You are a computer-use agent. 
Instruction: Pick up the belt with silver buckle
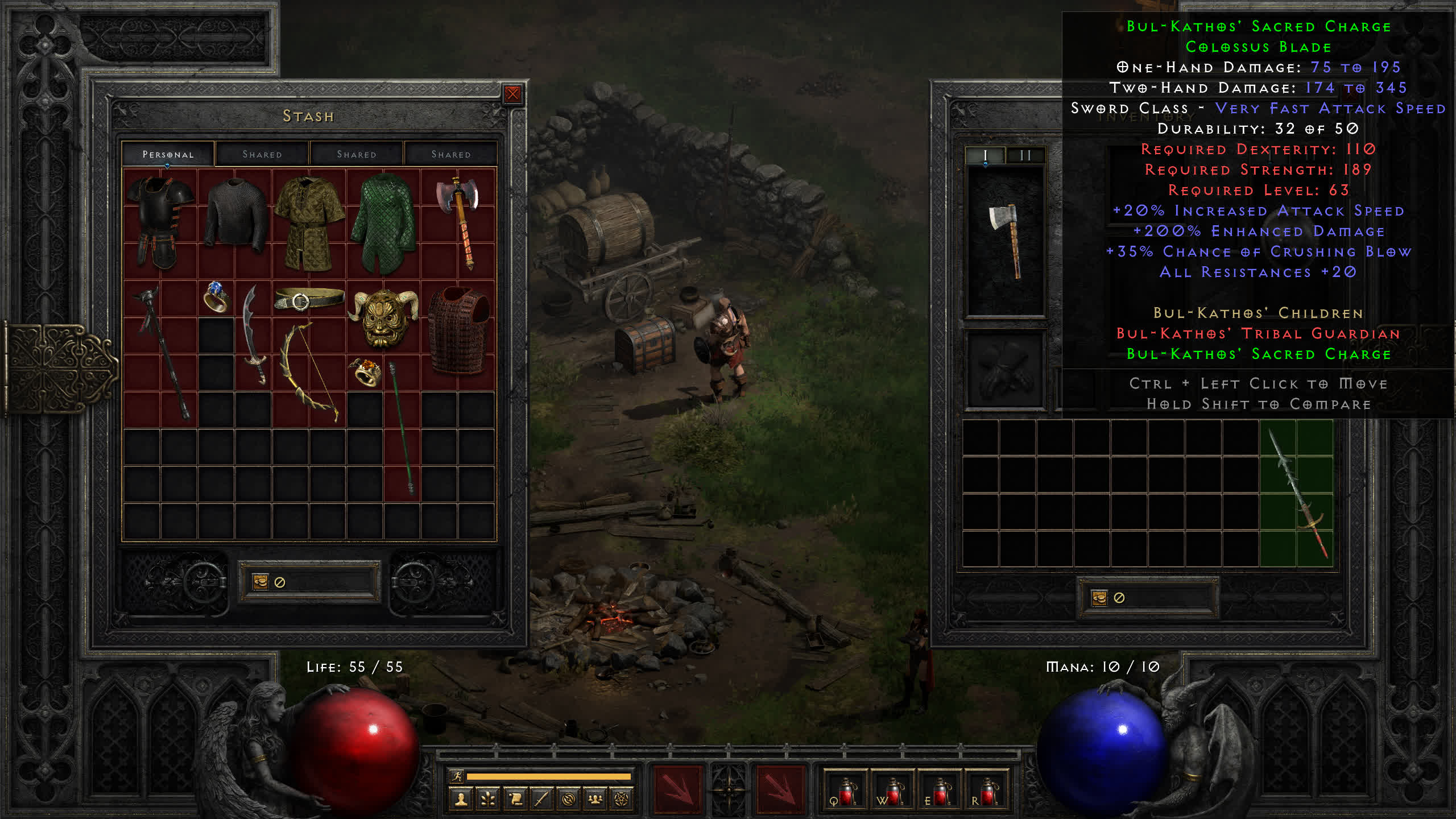309,299
